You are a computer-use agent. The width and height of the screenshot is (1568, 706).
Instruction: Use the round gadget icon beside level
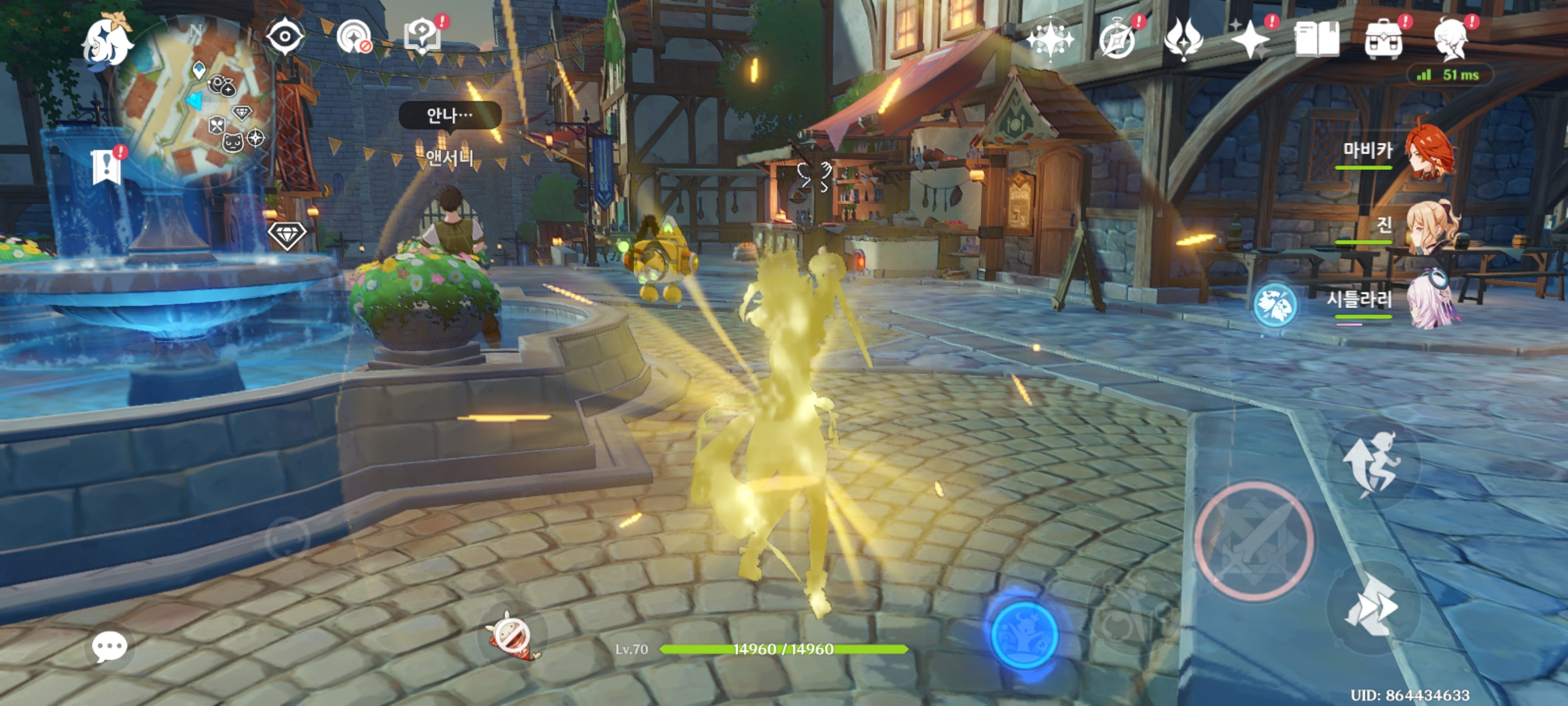point(512,635)
